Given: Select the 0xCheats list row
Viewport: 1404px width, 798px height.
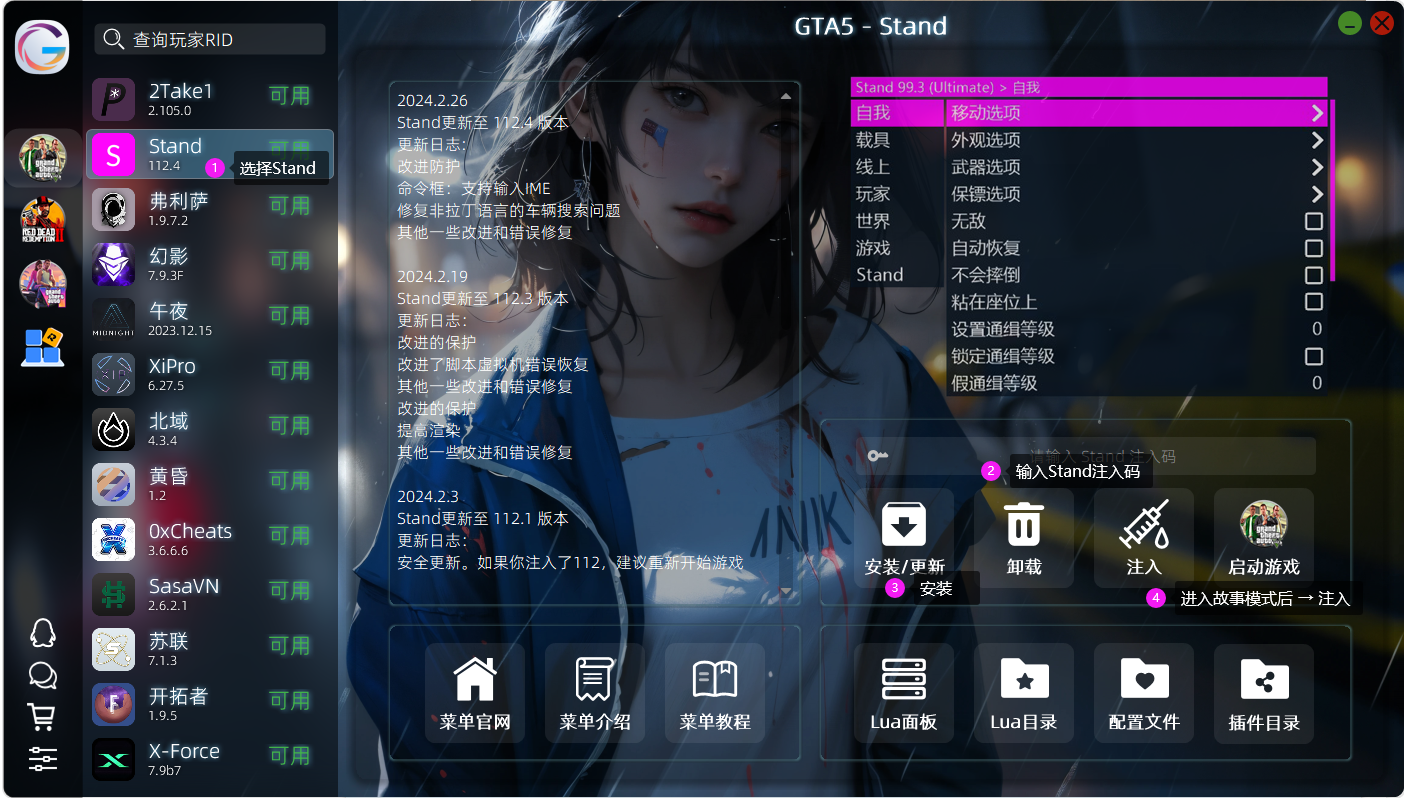Looking at the screenshot, I should [x=210, y=539].
